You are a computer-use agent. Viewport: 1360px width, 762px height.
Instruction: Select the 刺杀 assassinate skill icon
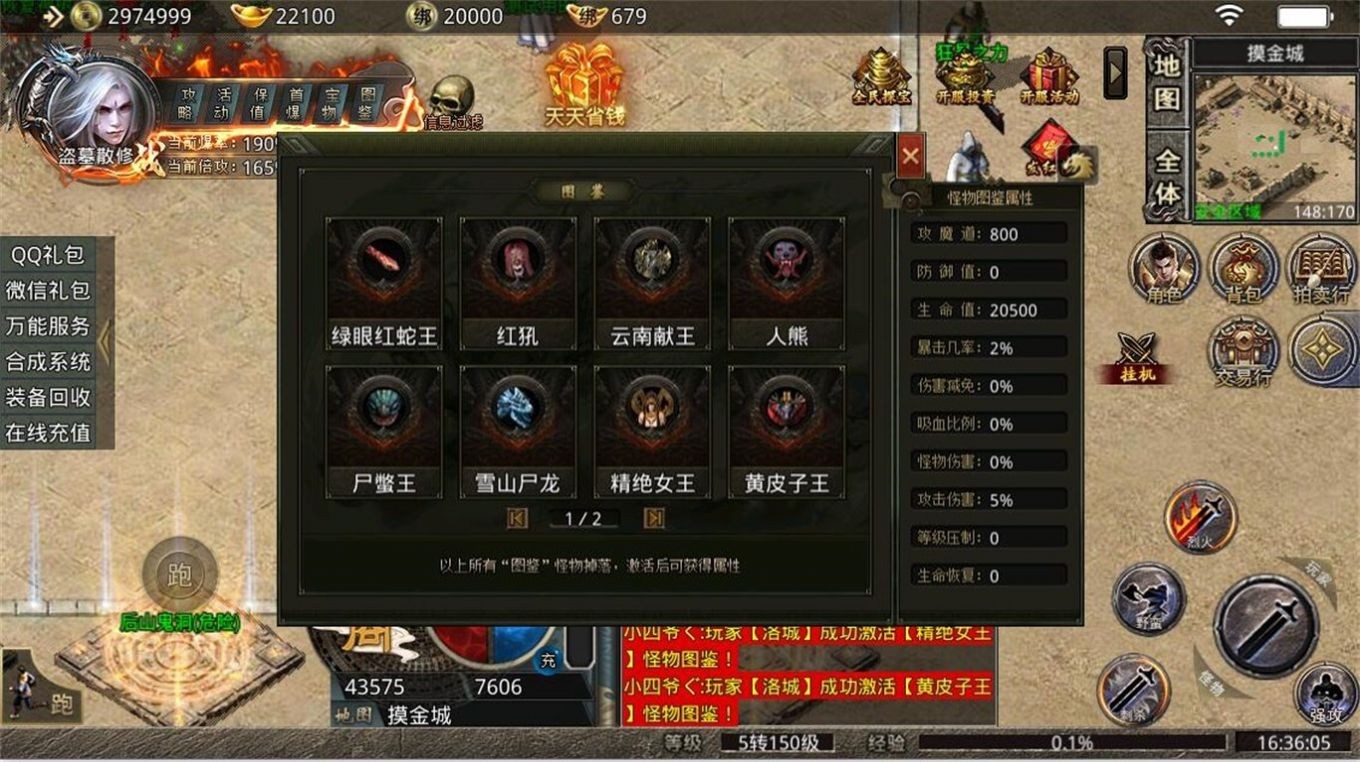(1137, 685)
